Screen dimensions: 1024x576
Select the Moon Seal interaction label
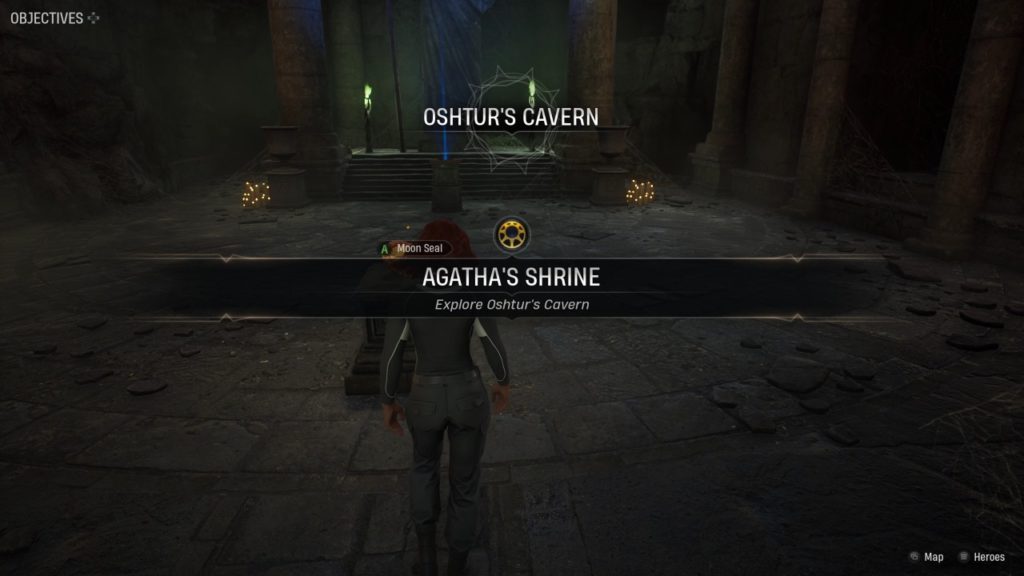tap(414, 248)
